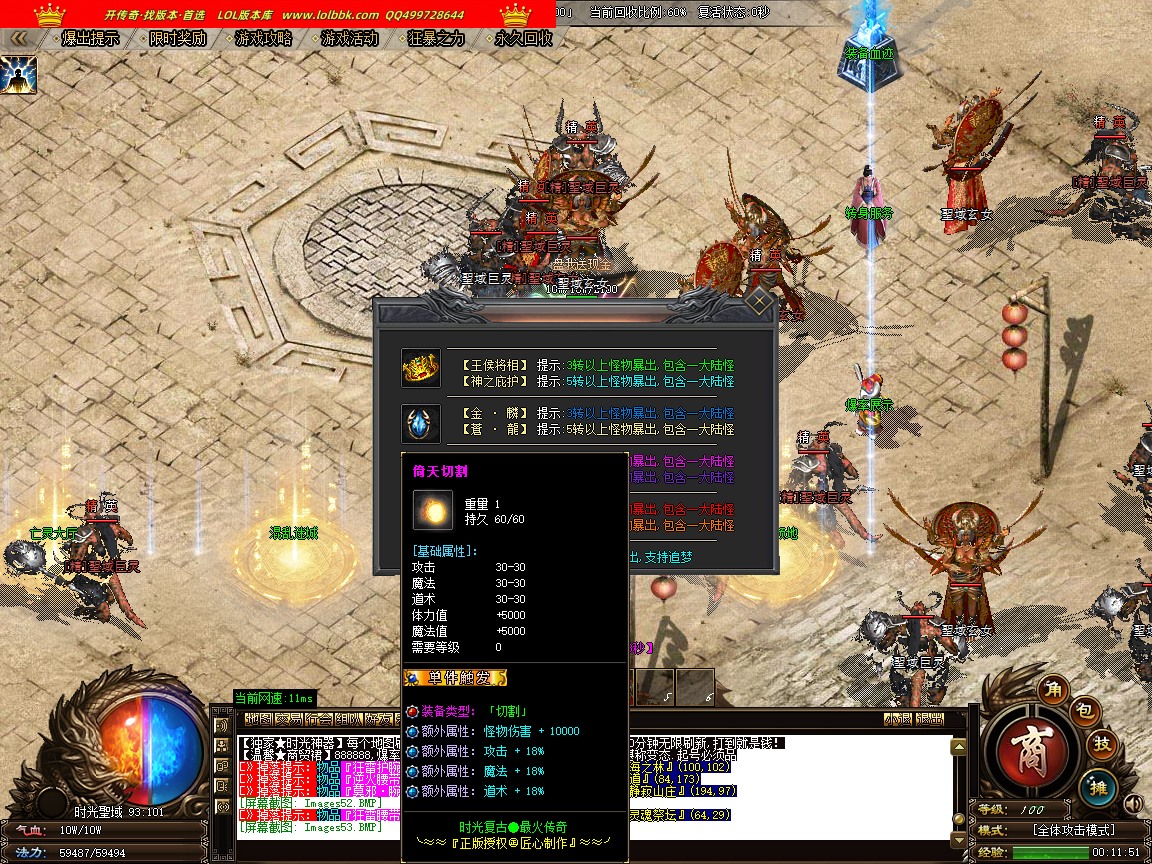Click the 退出 exit game button

930,718
